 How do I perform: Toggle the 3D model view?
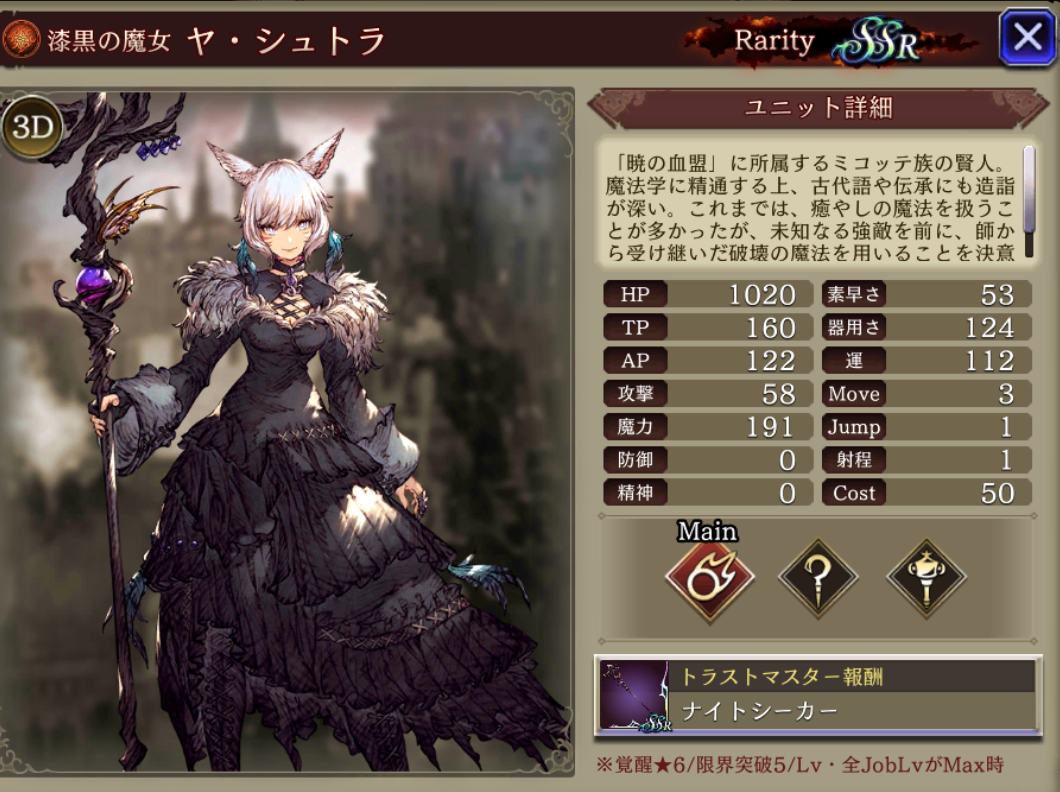click(32, 128)
